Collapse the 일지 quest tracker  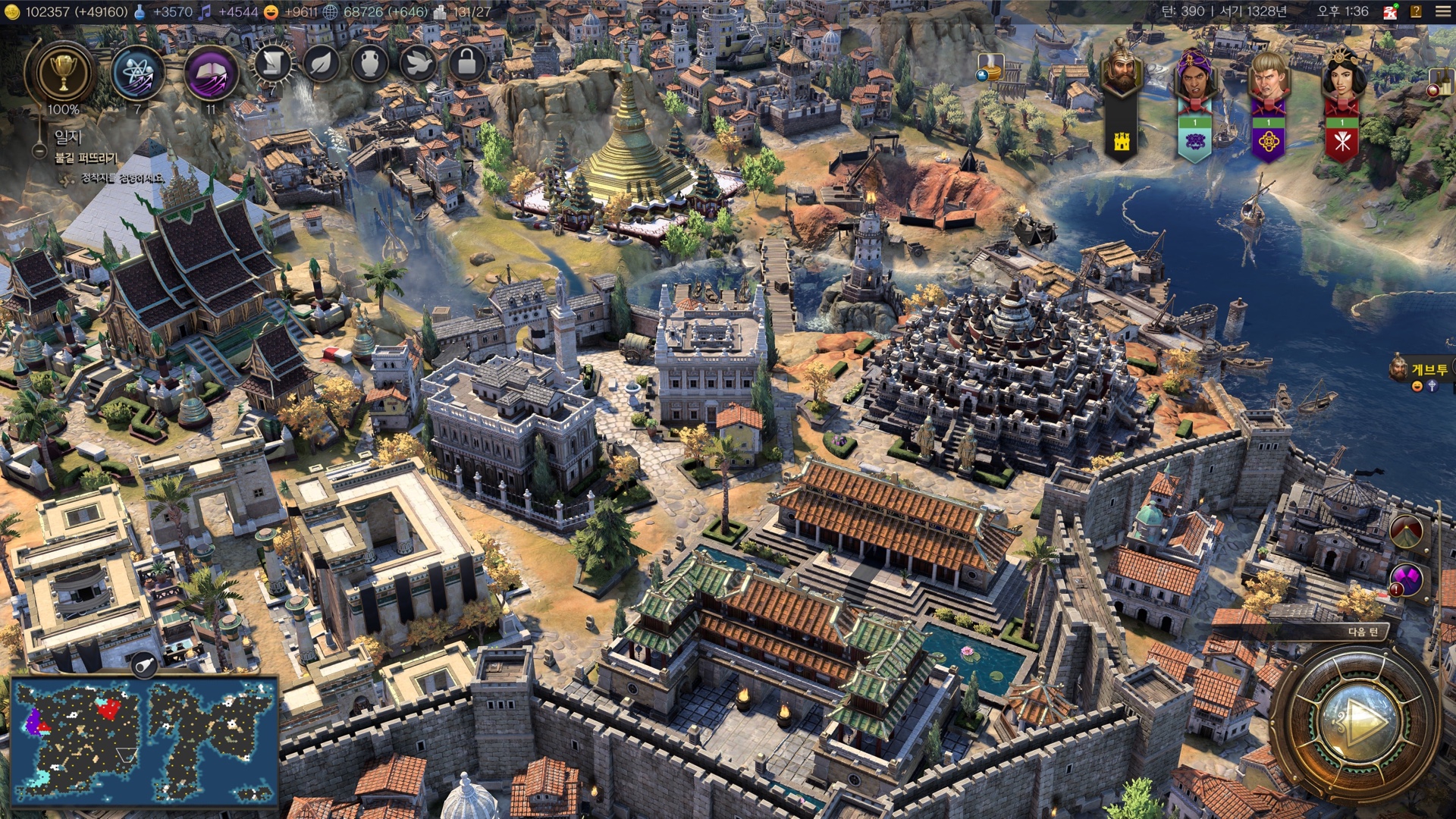pyautogui.click(x=39, y=151)
